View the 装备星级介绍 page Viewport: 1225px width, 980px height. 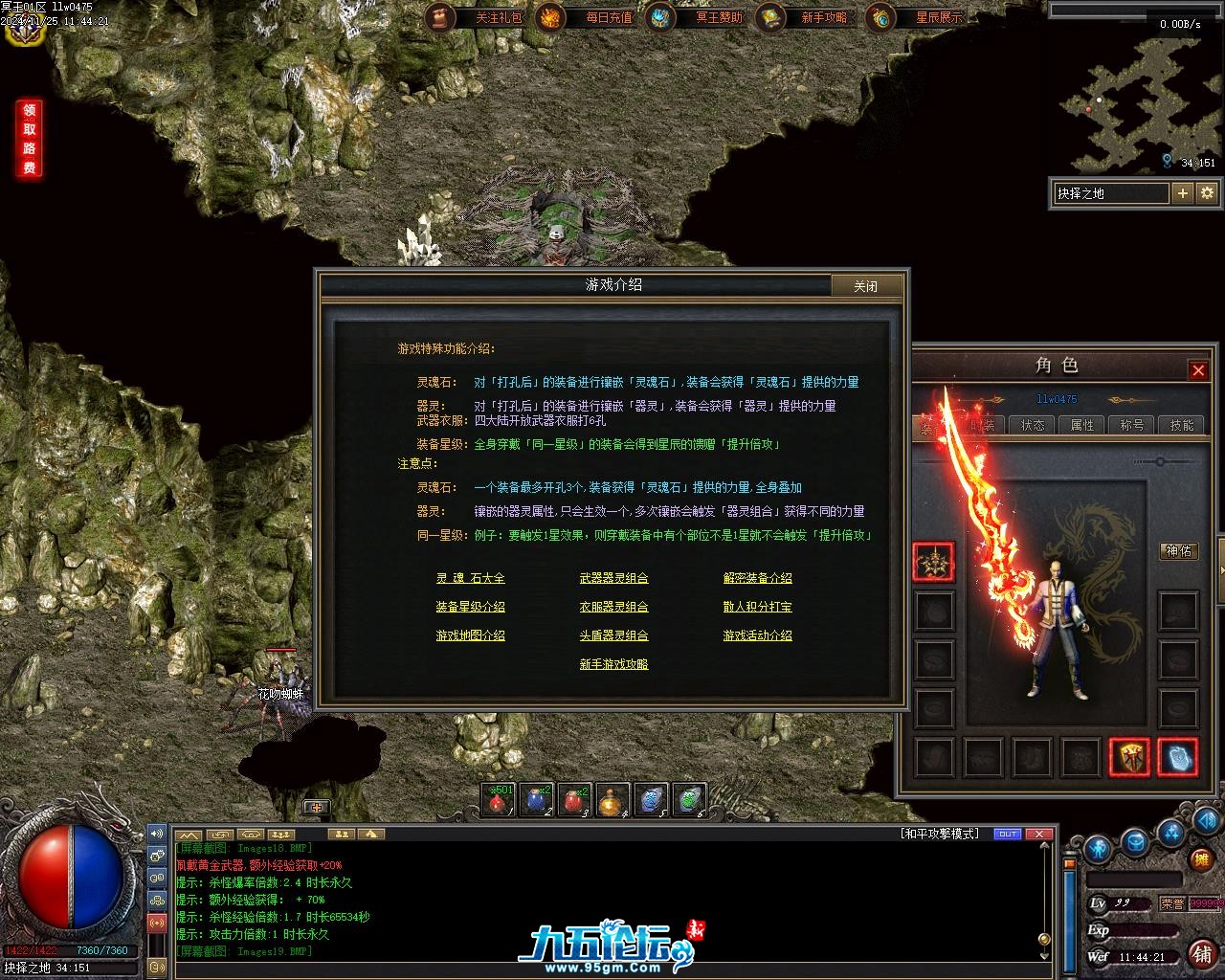tap(470, 607)
